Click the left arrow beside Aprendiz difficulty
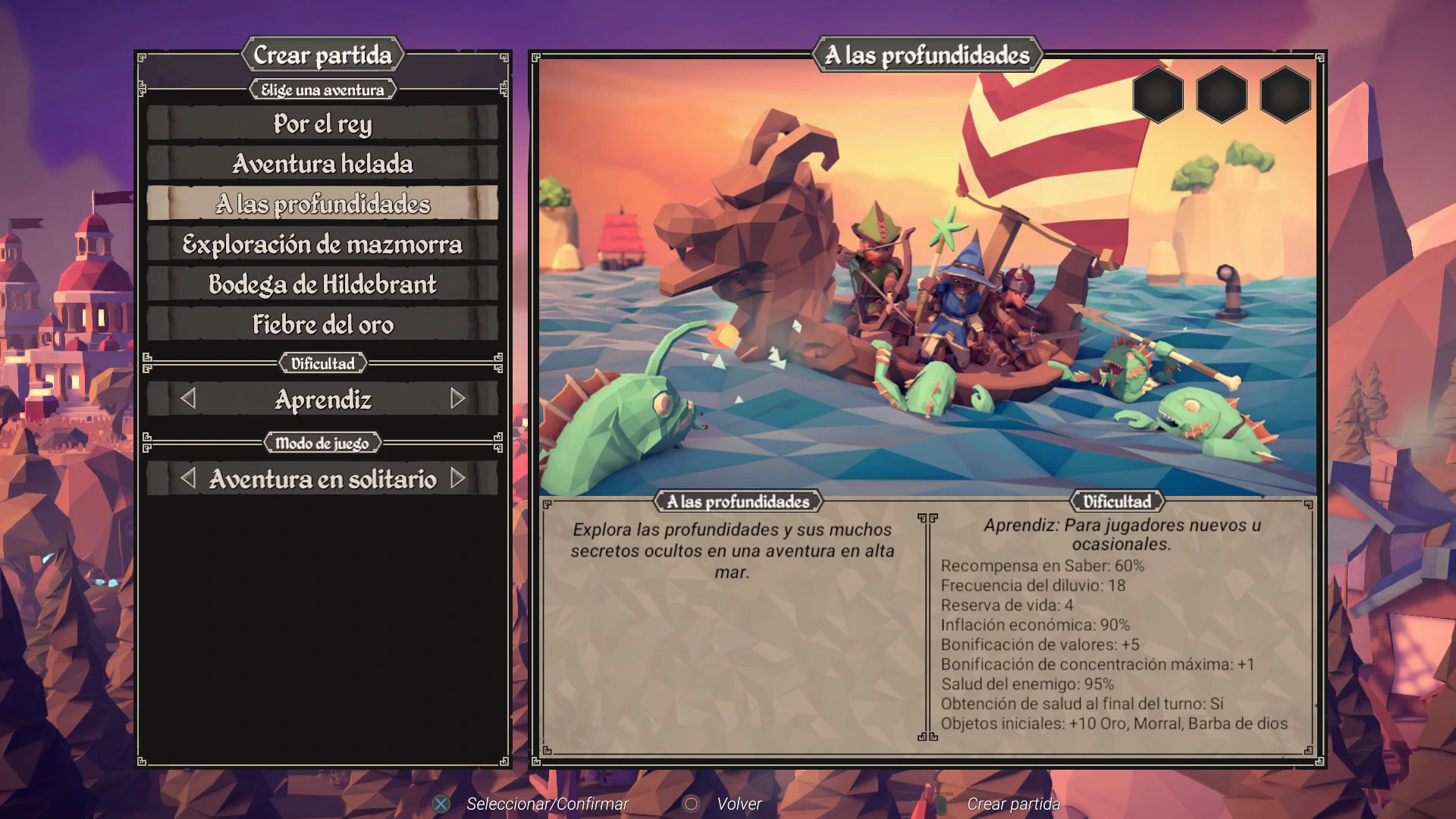The width and height of the screenshot is (1456, 819). tap(188, 399)
